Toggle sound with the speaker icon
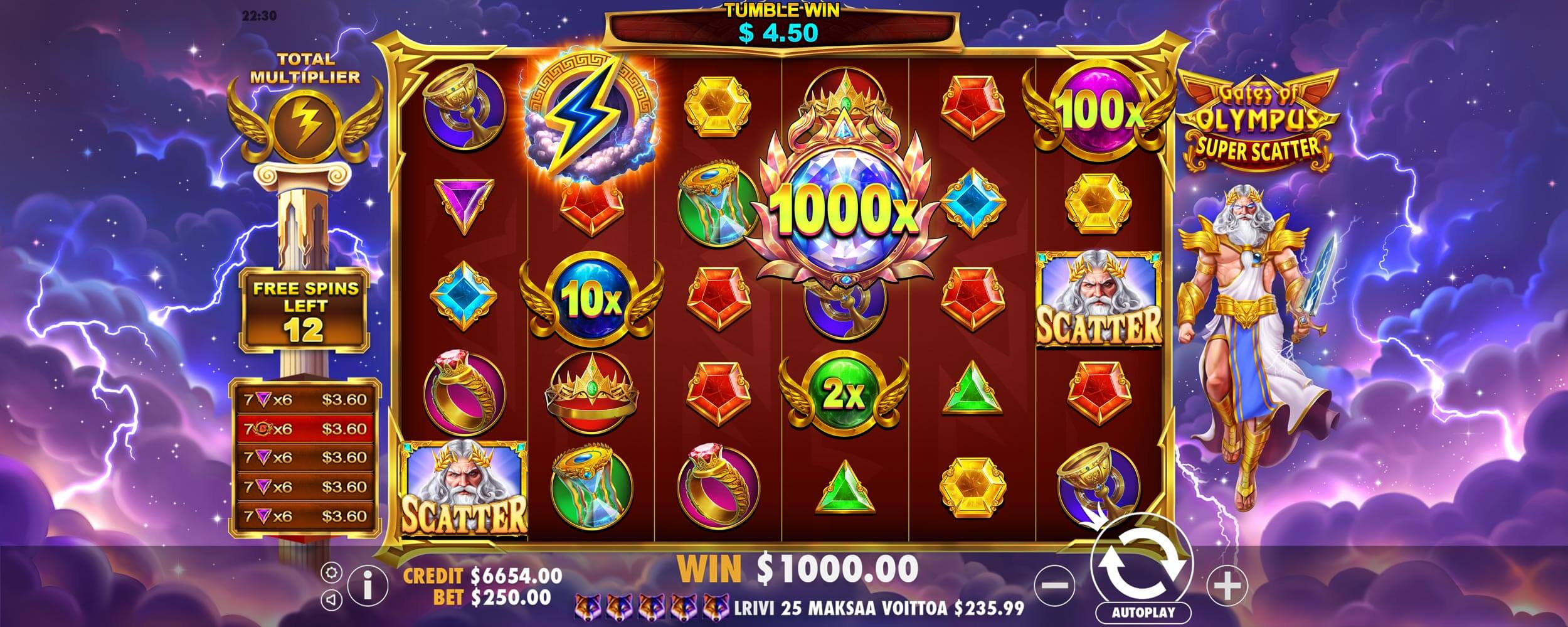Image resolution: width=1568 pixels, height=627 pixels. tap(332, 601)
